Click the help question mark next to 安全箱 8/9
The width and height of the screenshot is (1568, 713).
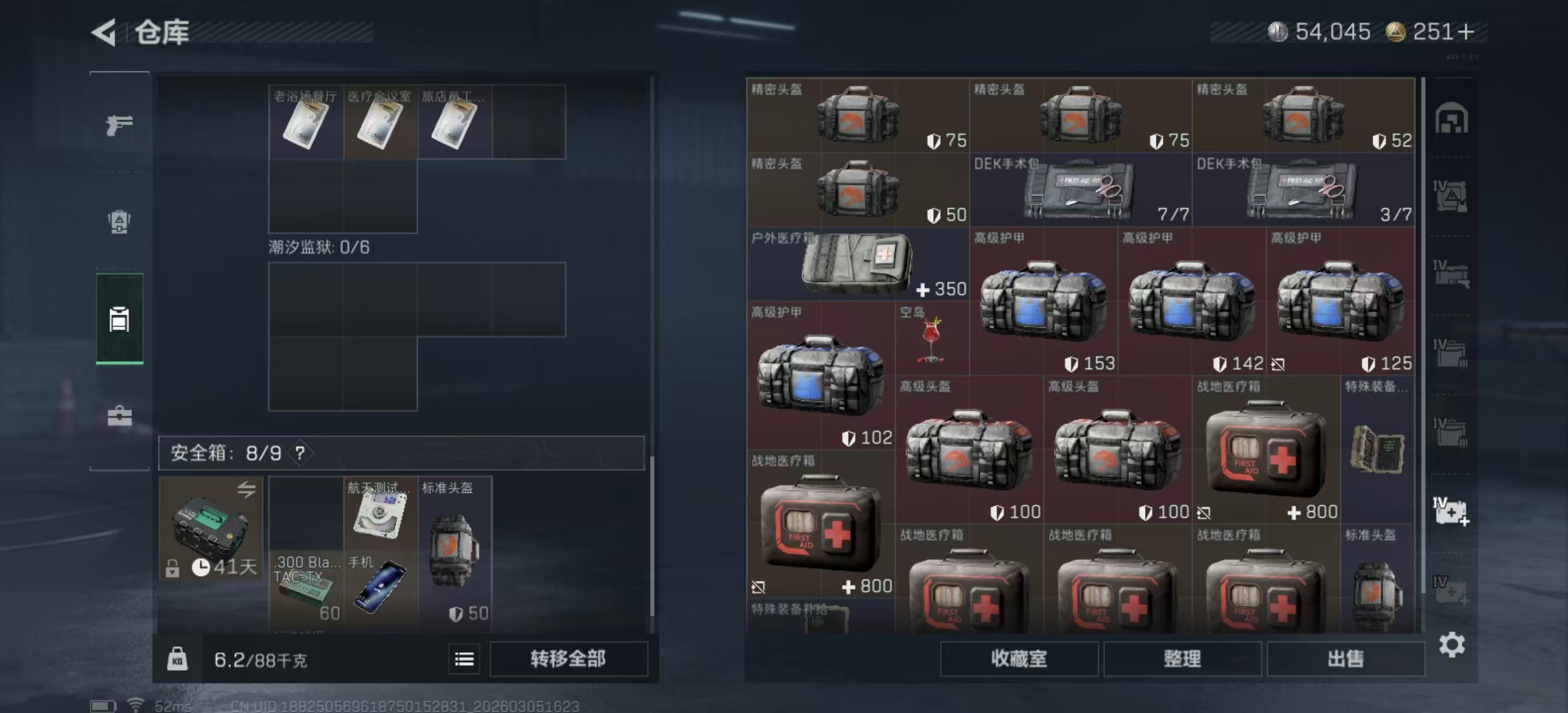300,454
